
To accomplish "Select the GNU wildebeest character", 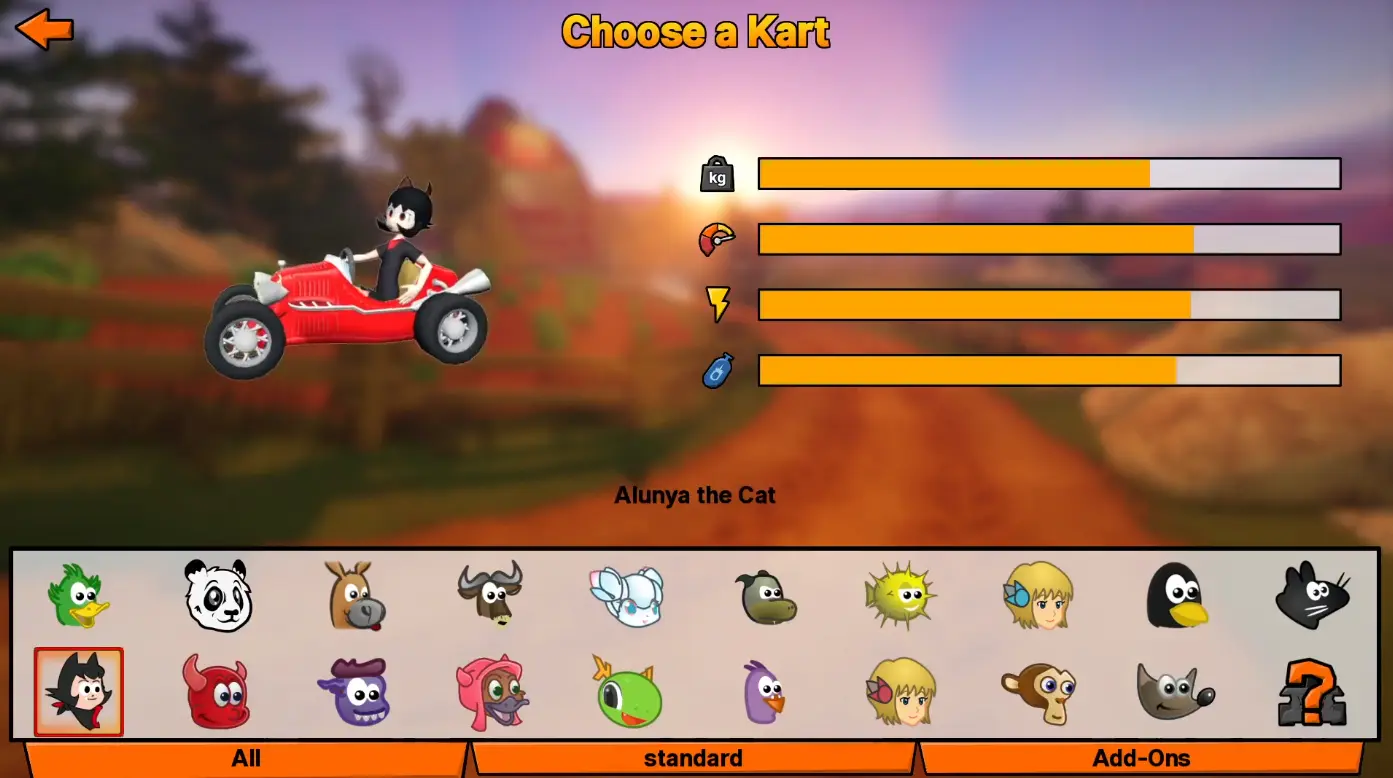I will tap(490, 596).
